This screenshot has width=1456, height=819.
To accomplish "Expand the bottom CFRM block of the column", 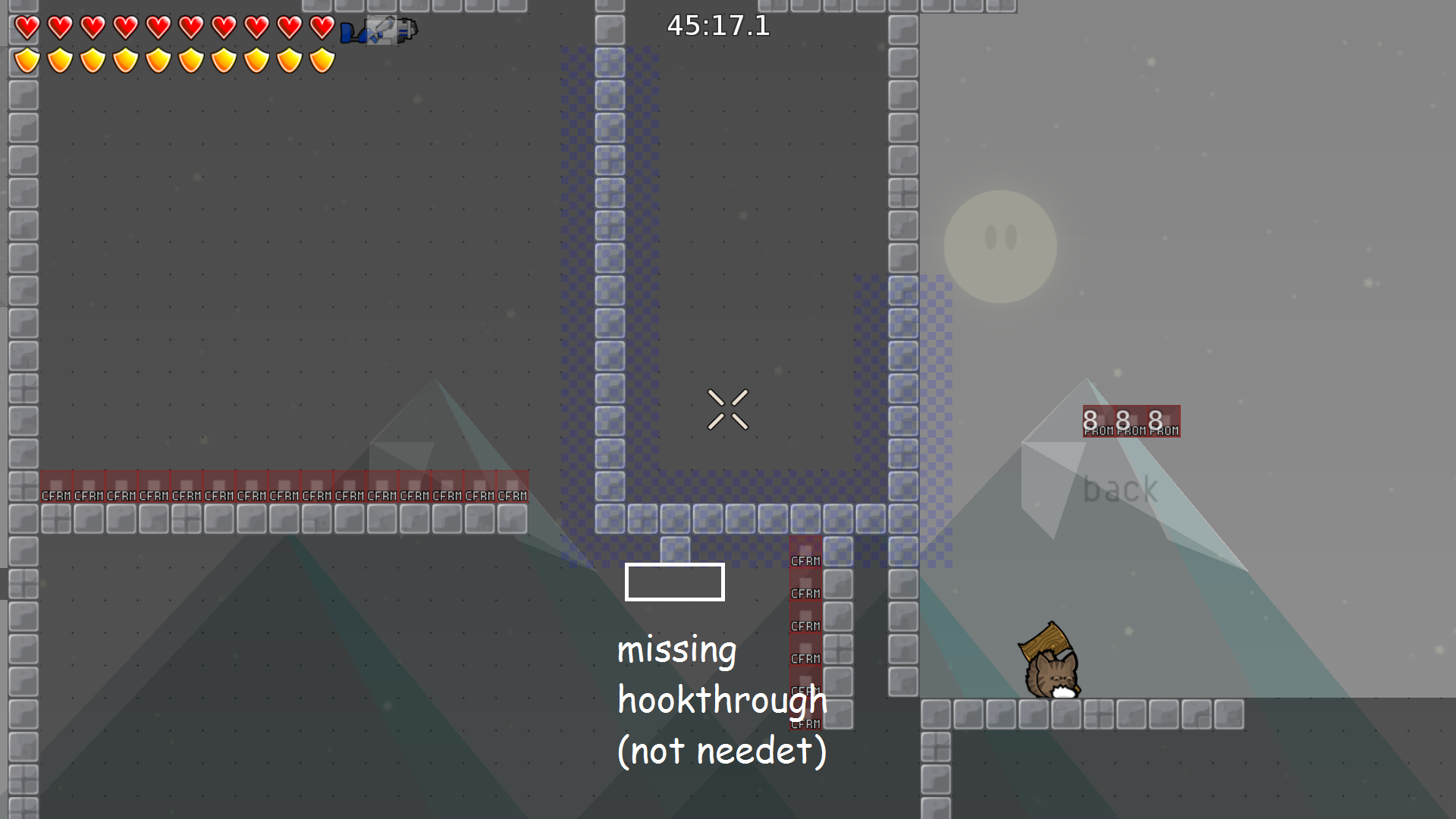I will pyautogui.click(x=806, y=713).
